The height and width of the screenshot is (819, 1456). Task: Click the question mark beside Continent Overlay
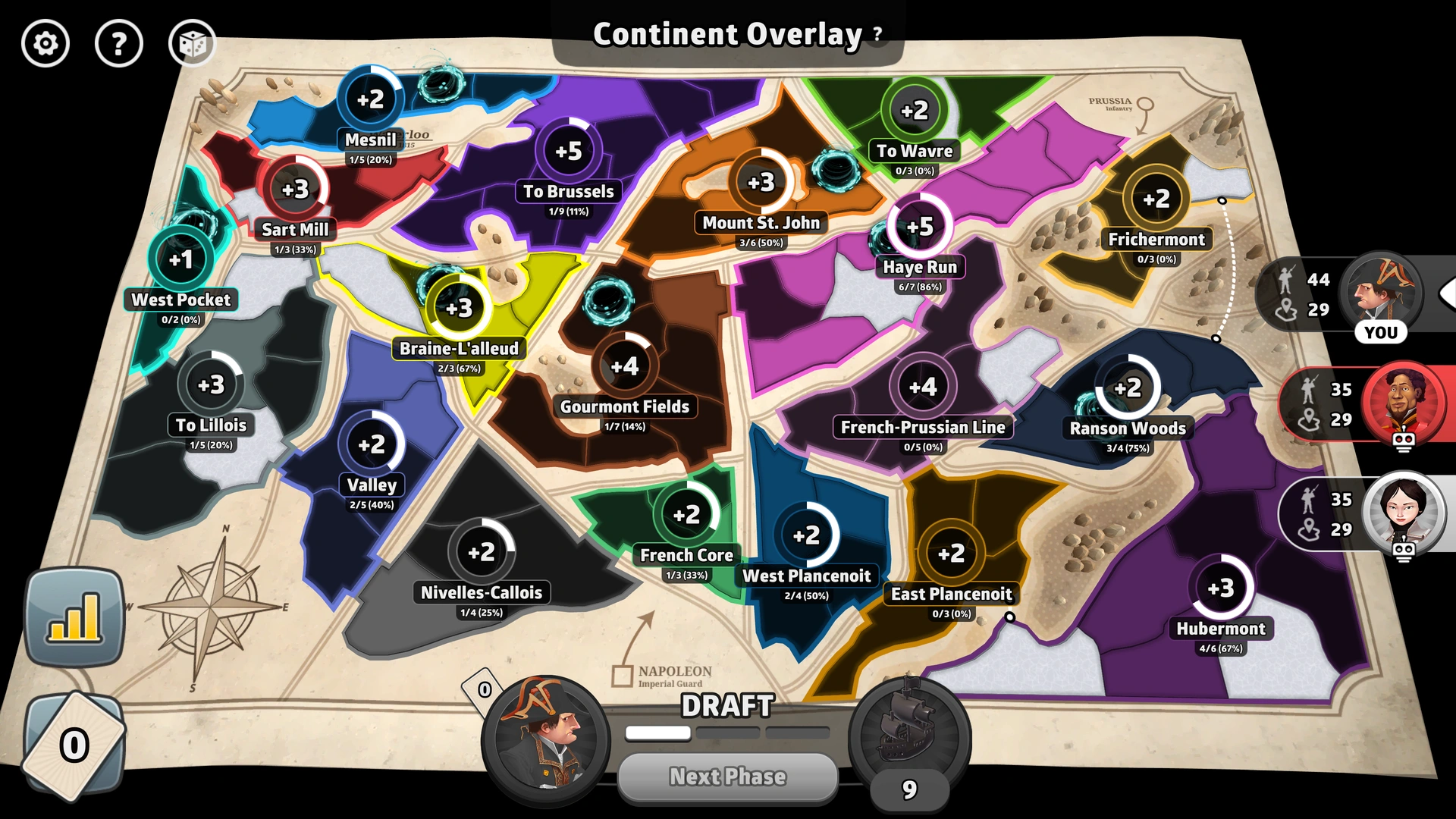point(876,33)
